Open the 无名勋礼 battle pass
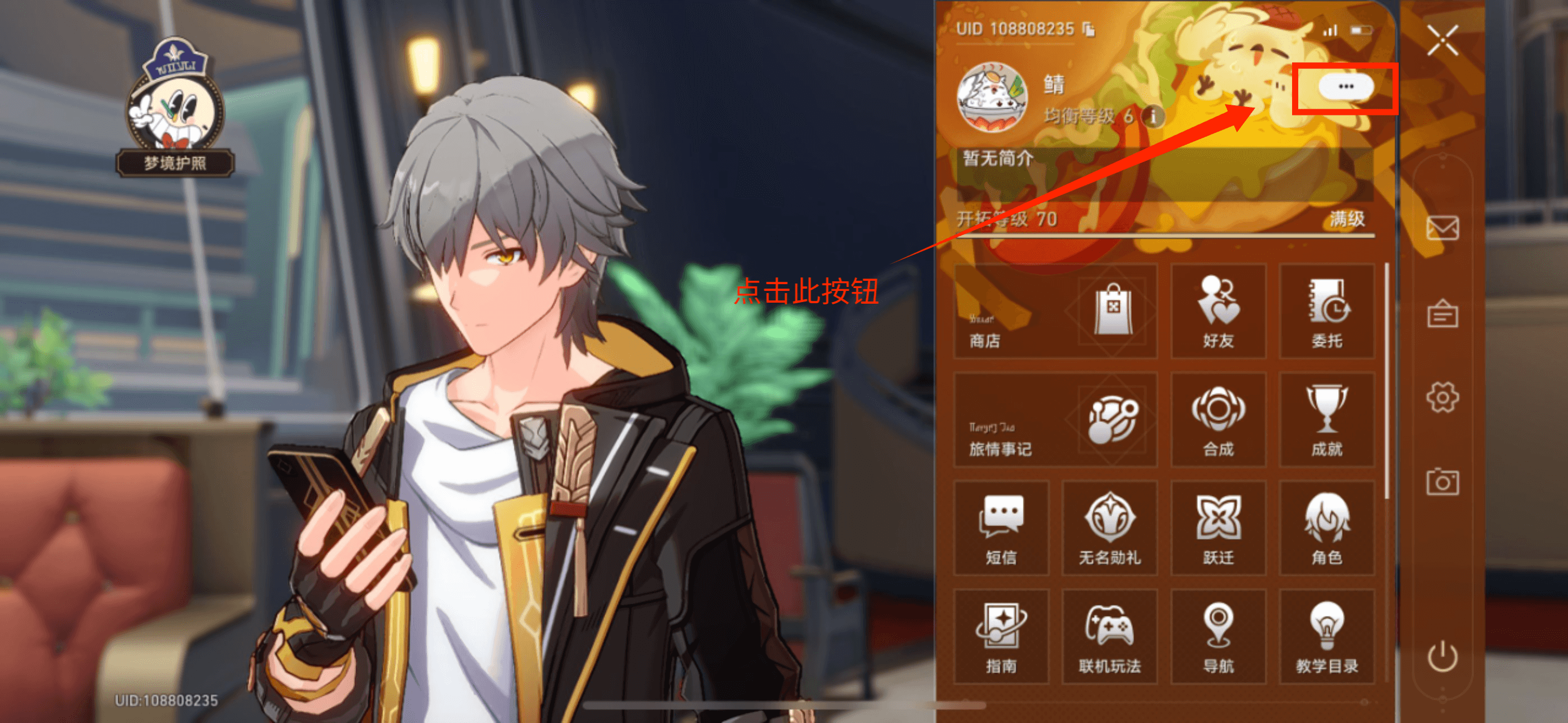This screenshot has width=1568, height=723. tap(1109, 529)
